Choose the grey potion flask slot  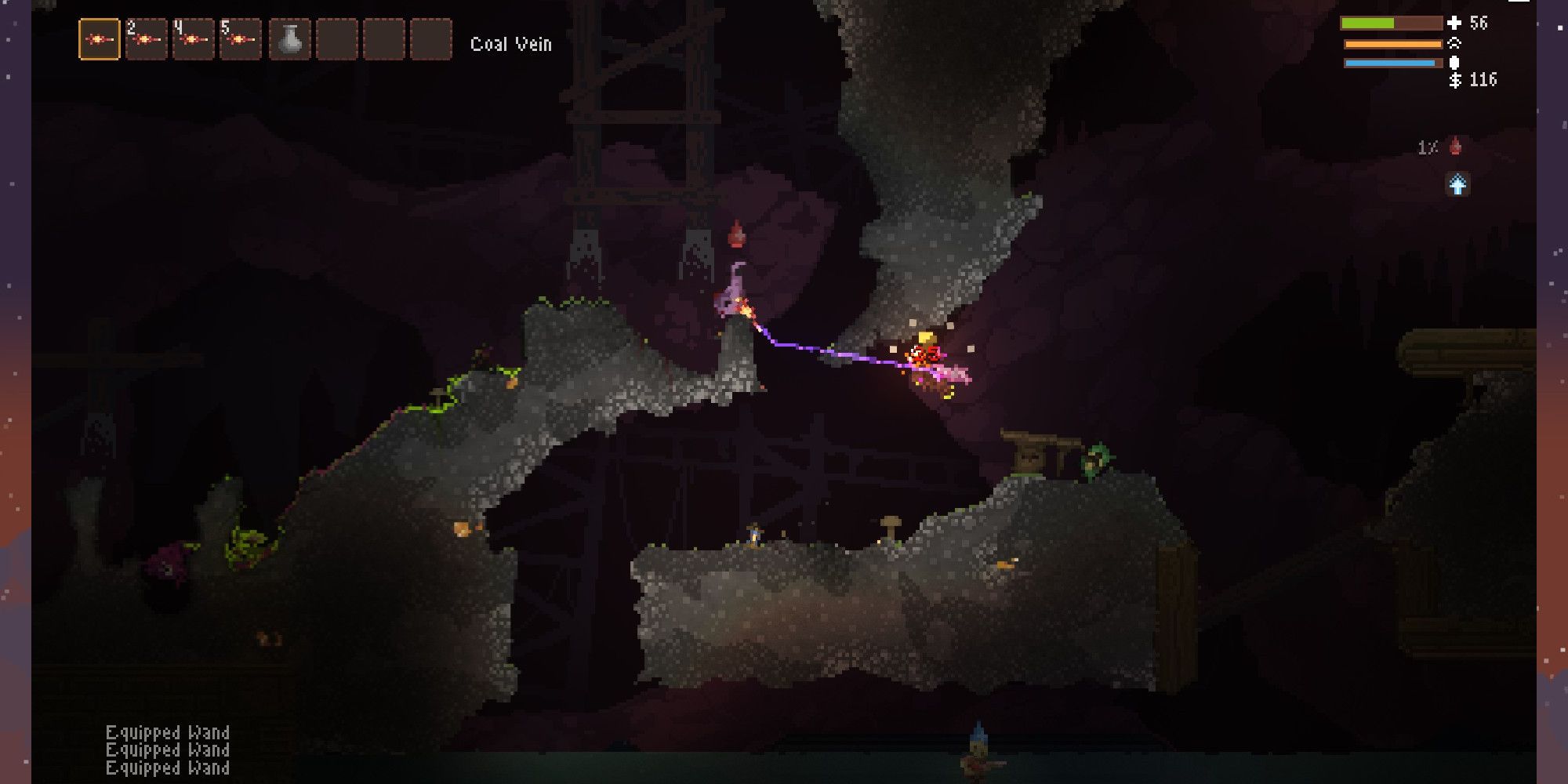[290, 39]
